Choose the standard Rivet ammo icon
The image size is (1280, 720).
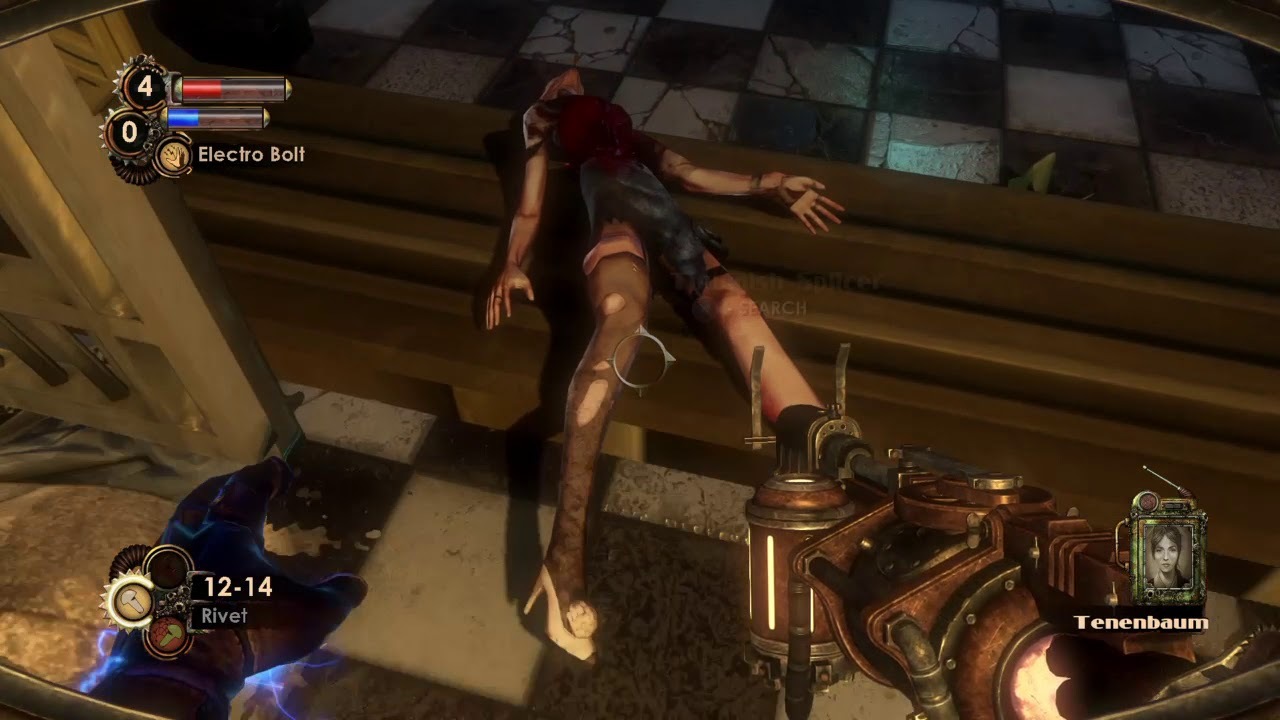tap(131, 601)
